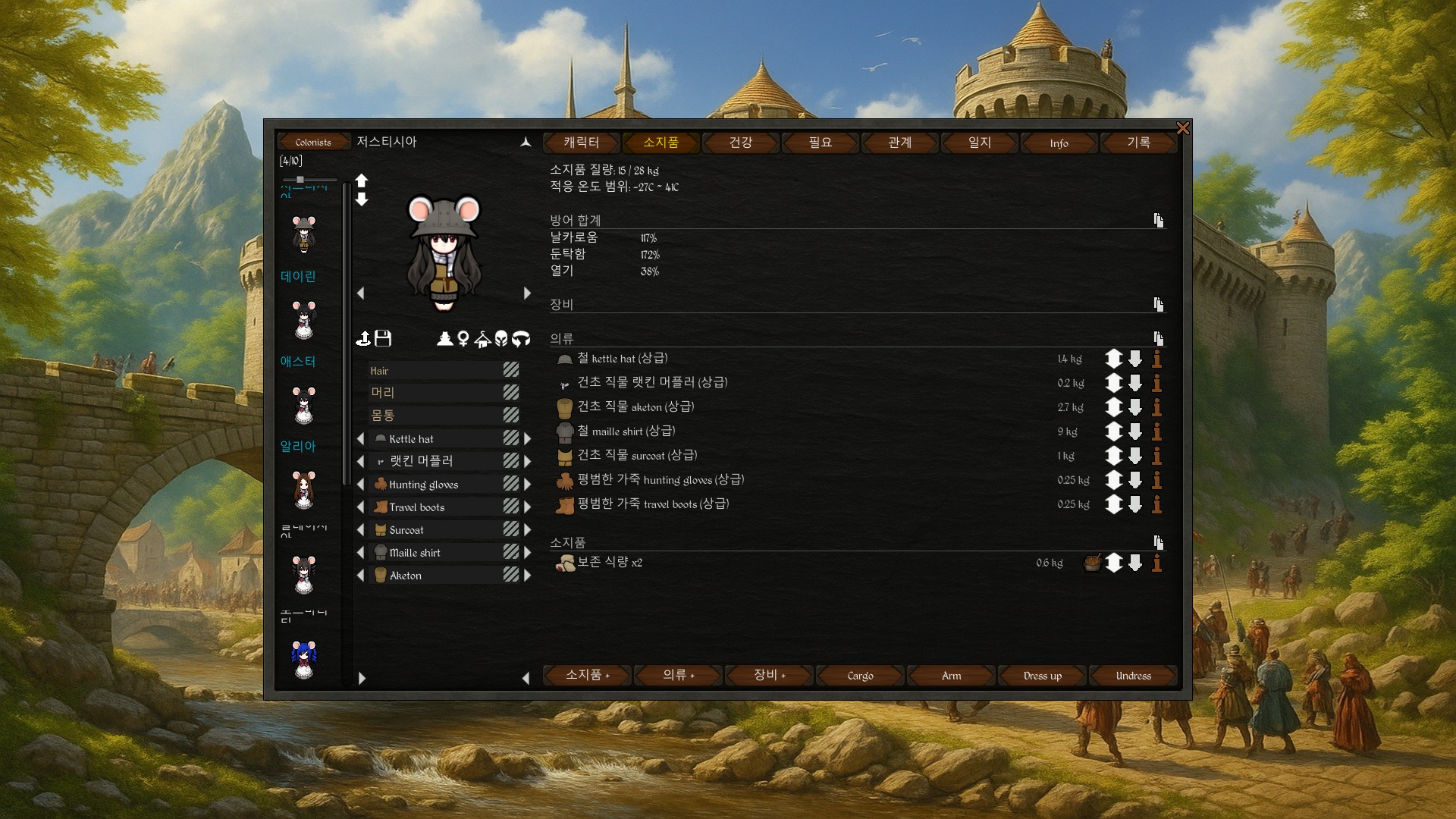This screenshot has width=1456, height=819.
Task: Switch to the 관계 tab
Action: click(x=900, y=143)
